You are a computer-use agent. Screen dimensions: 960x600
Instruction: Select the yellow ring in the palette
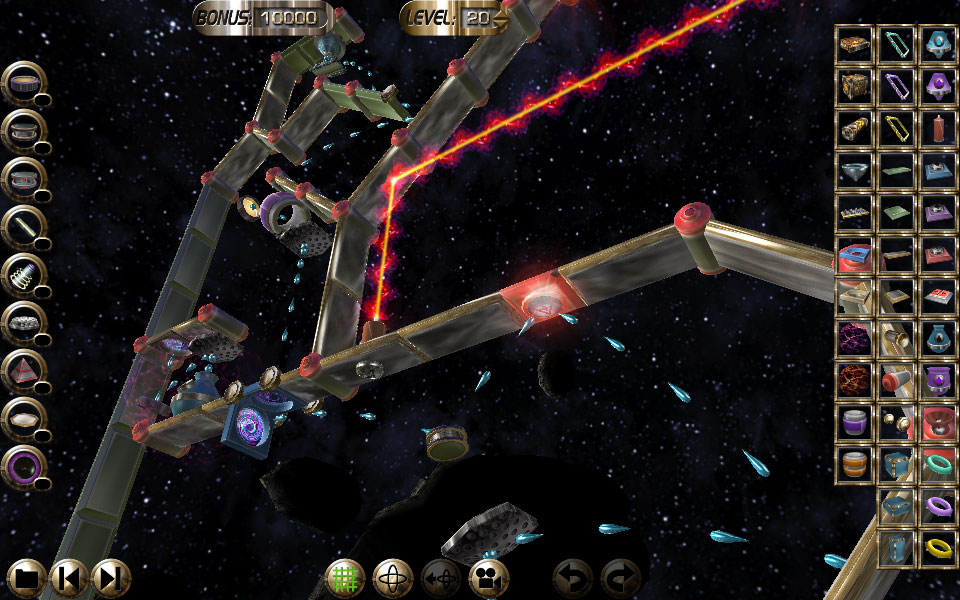(938, 548)
